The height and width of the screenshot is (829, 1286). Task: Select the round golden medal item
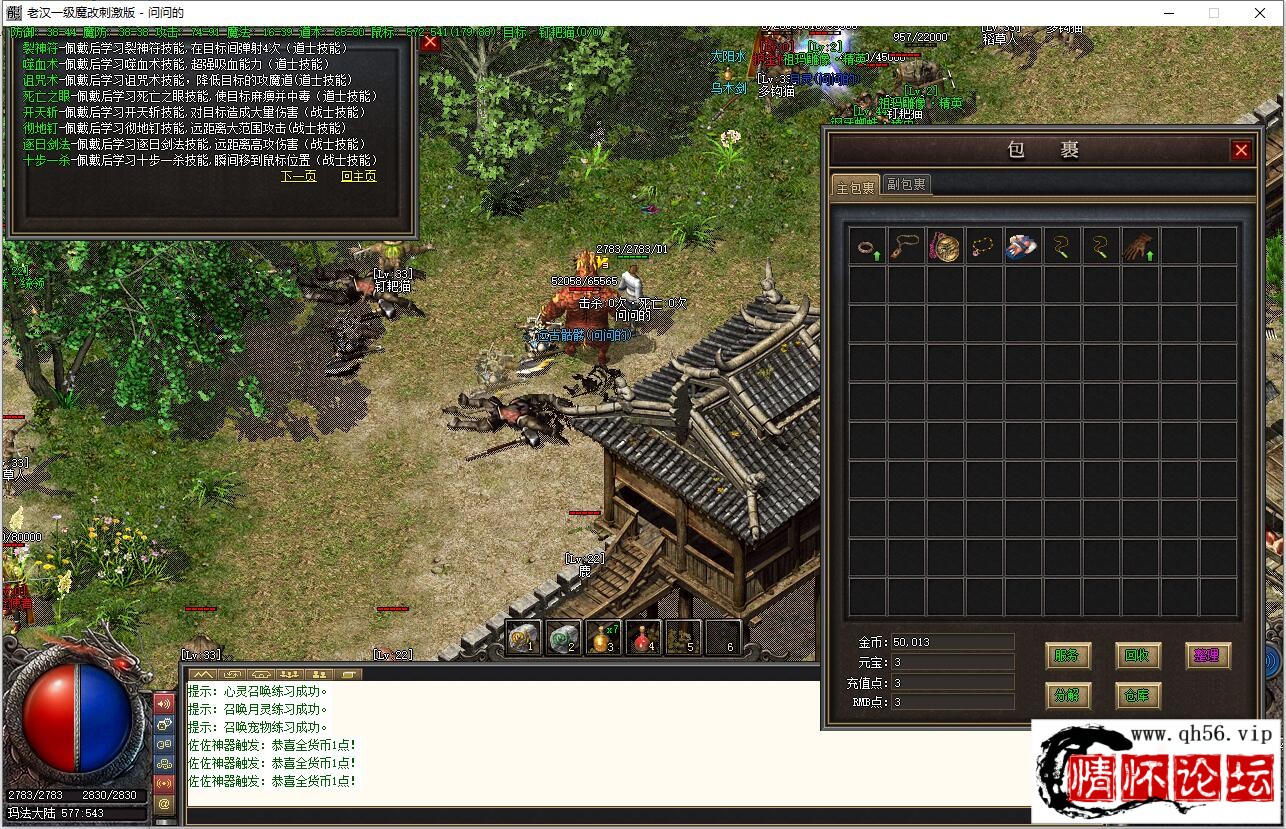[945, 246]
